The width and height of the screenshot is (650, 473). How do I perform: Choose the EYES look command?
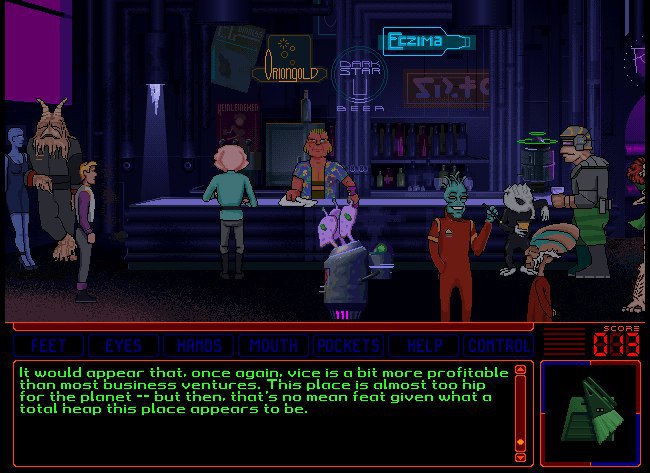pyautogui.click(x=123, y=345)
